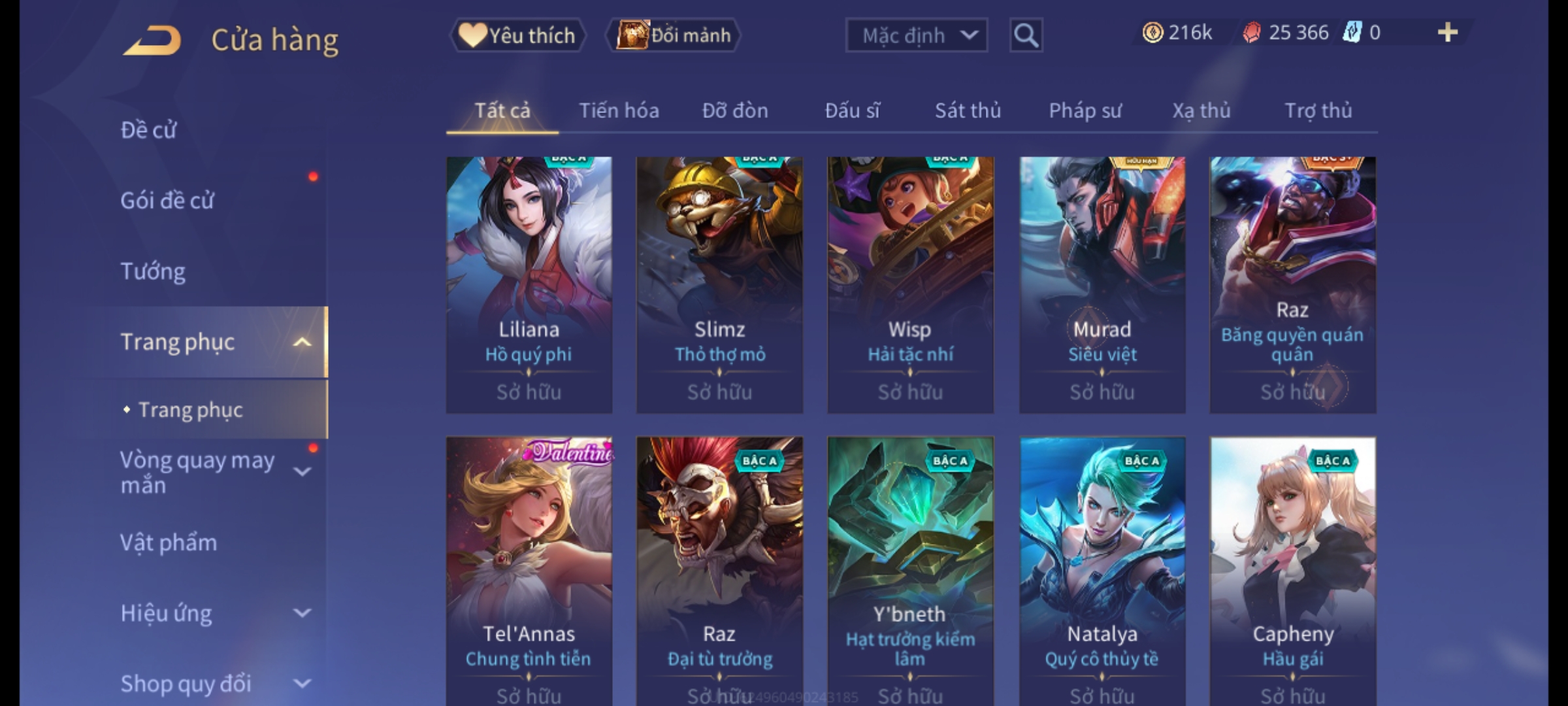Choose the Trợ thủ tab
Screen dimensions: 1568x706
(1318, 110)
